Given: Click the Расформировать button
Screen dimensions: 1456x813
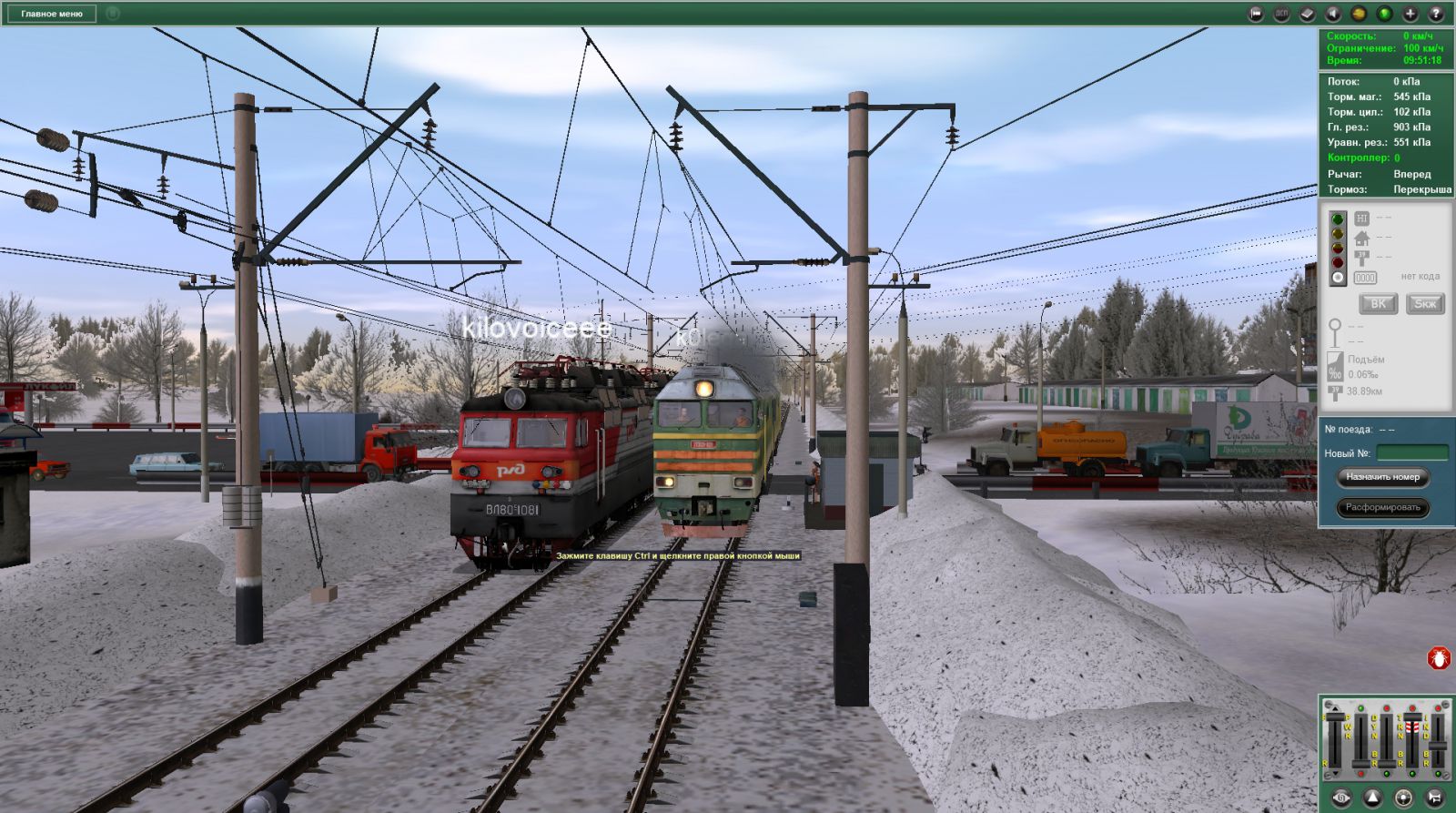Looking at the screenshot, I should click(1382, 508).
